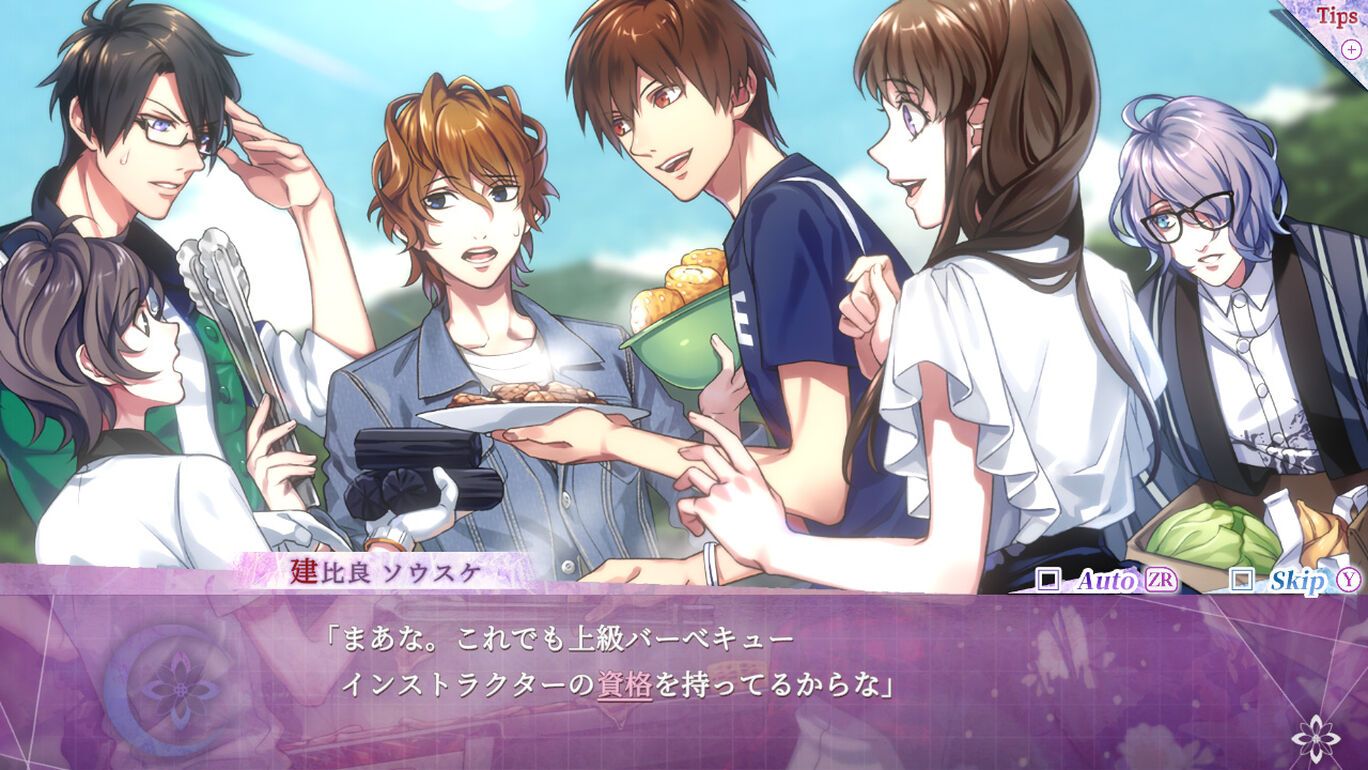The image size is (1368, 770).
Task: Click the flower advance icon in dialogue box
Action: (1315, 739)
